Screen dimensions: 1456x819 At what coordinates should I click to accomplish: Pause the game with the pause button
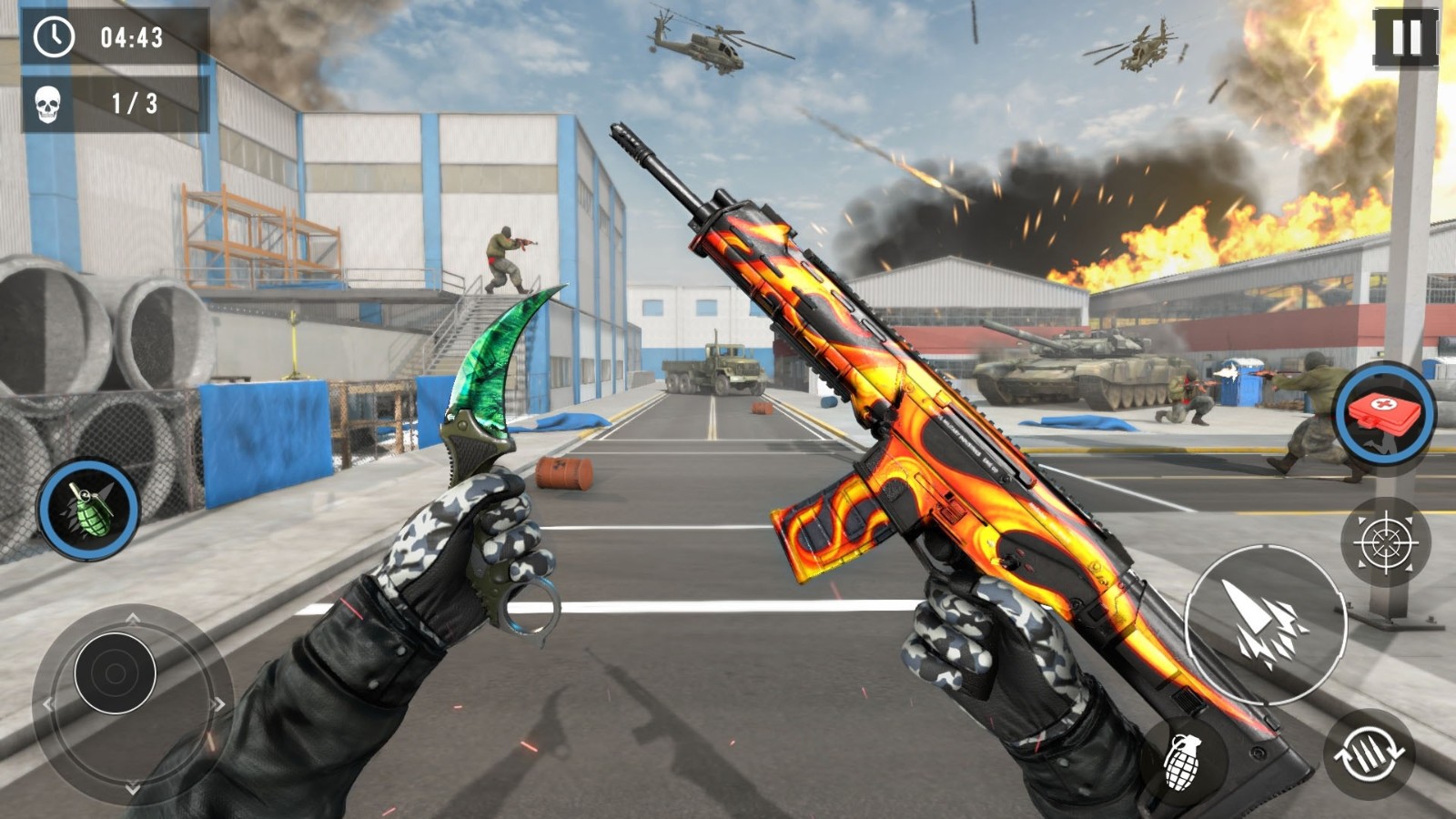click(1405, 38)
